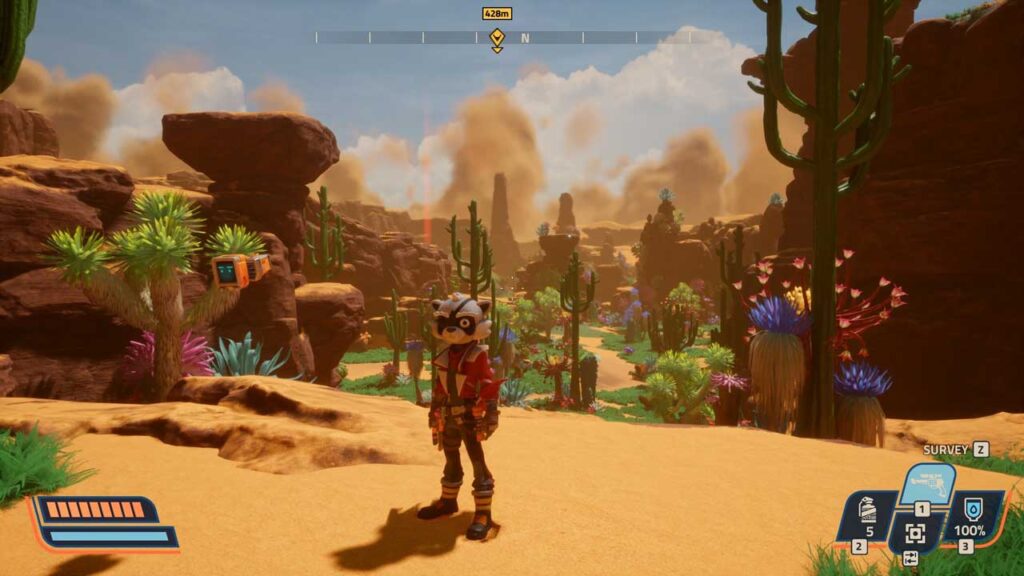Activate the scanner focus reticle slot
1024x576 pixels.
point(914,532)
